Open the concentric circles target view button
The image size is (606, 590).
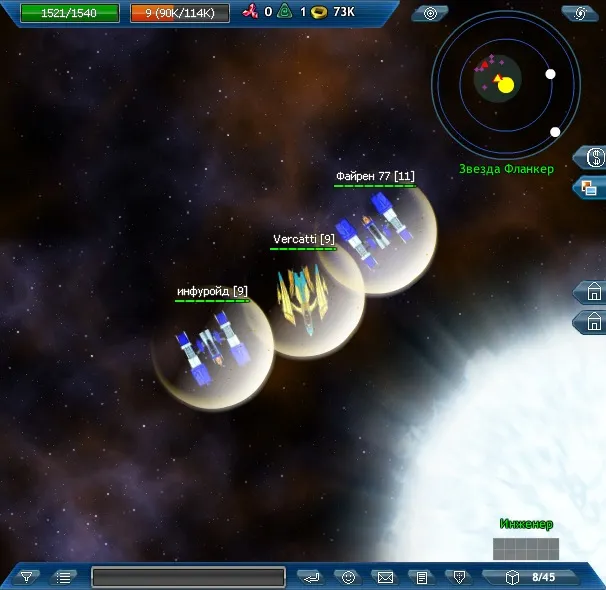pyautogui.click(x=430, y=13)
